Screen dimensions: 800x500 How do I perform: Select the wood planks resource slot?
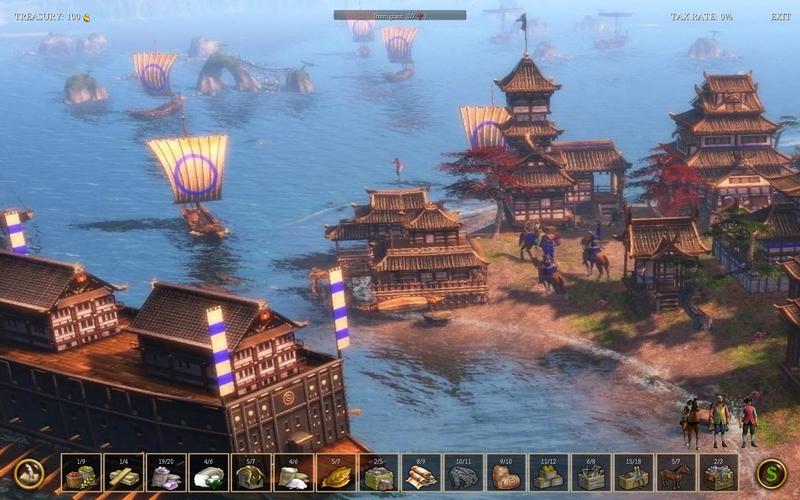[x=123, y=473]
